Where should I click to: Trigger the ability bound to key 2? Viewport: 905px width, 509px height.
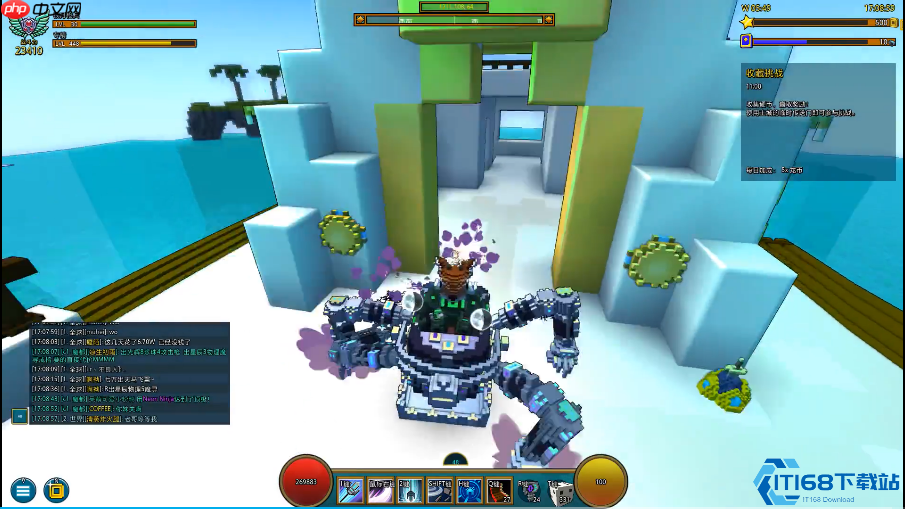tap(411, 490)
